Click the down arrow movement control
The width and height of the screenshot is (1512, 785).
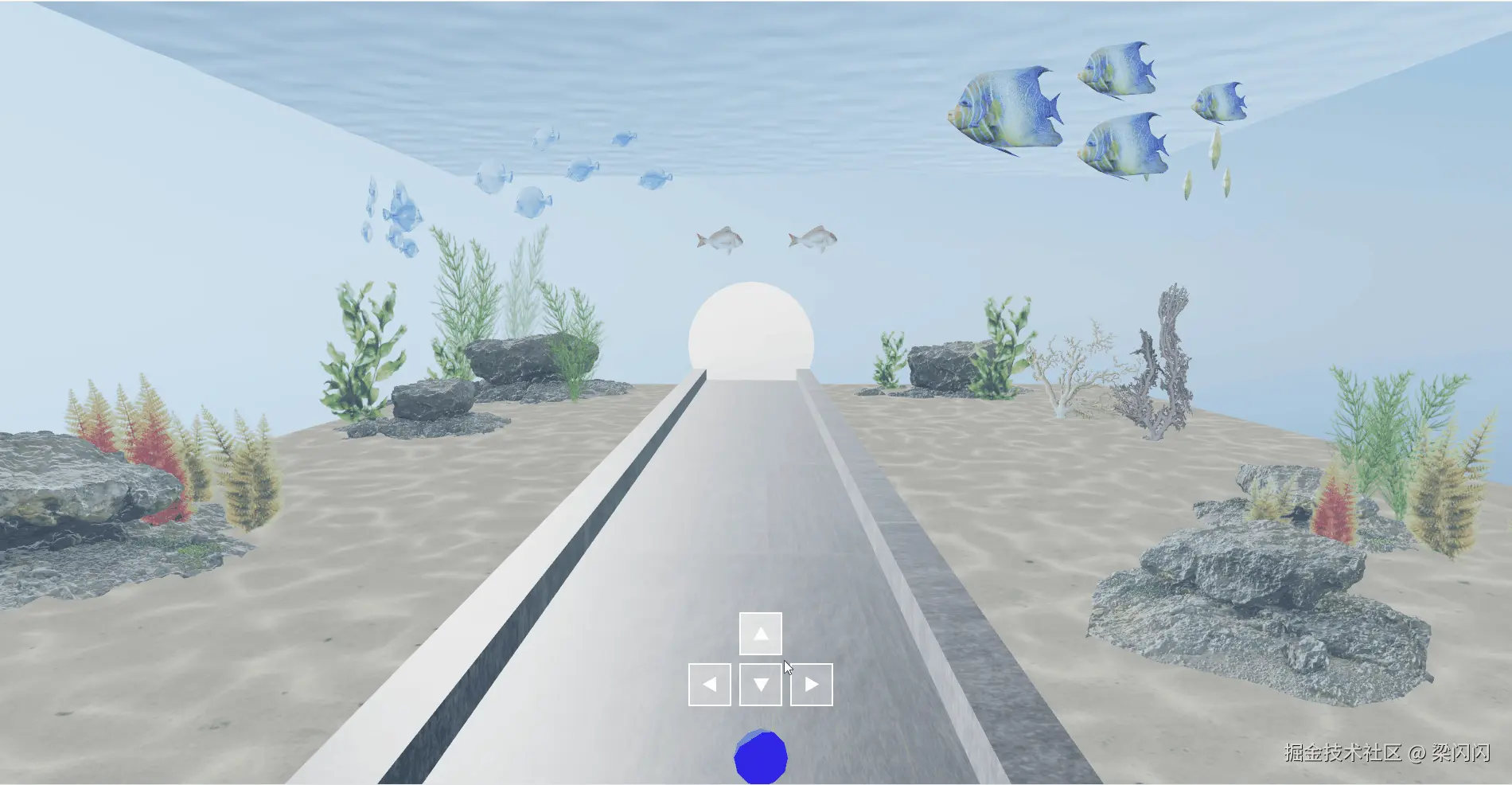(760, 682)
